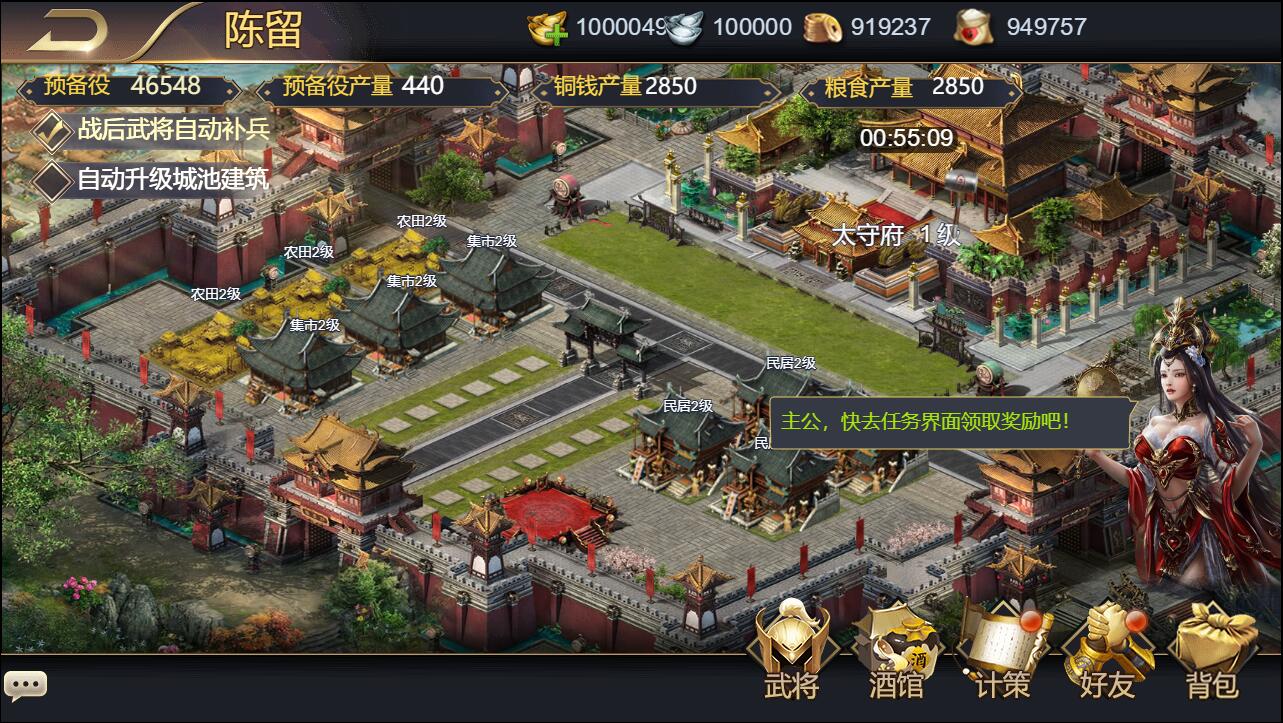1283x723 pixels.
Task: Open the chat bubble at bottom left
Action: tap(25, 684)
